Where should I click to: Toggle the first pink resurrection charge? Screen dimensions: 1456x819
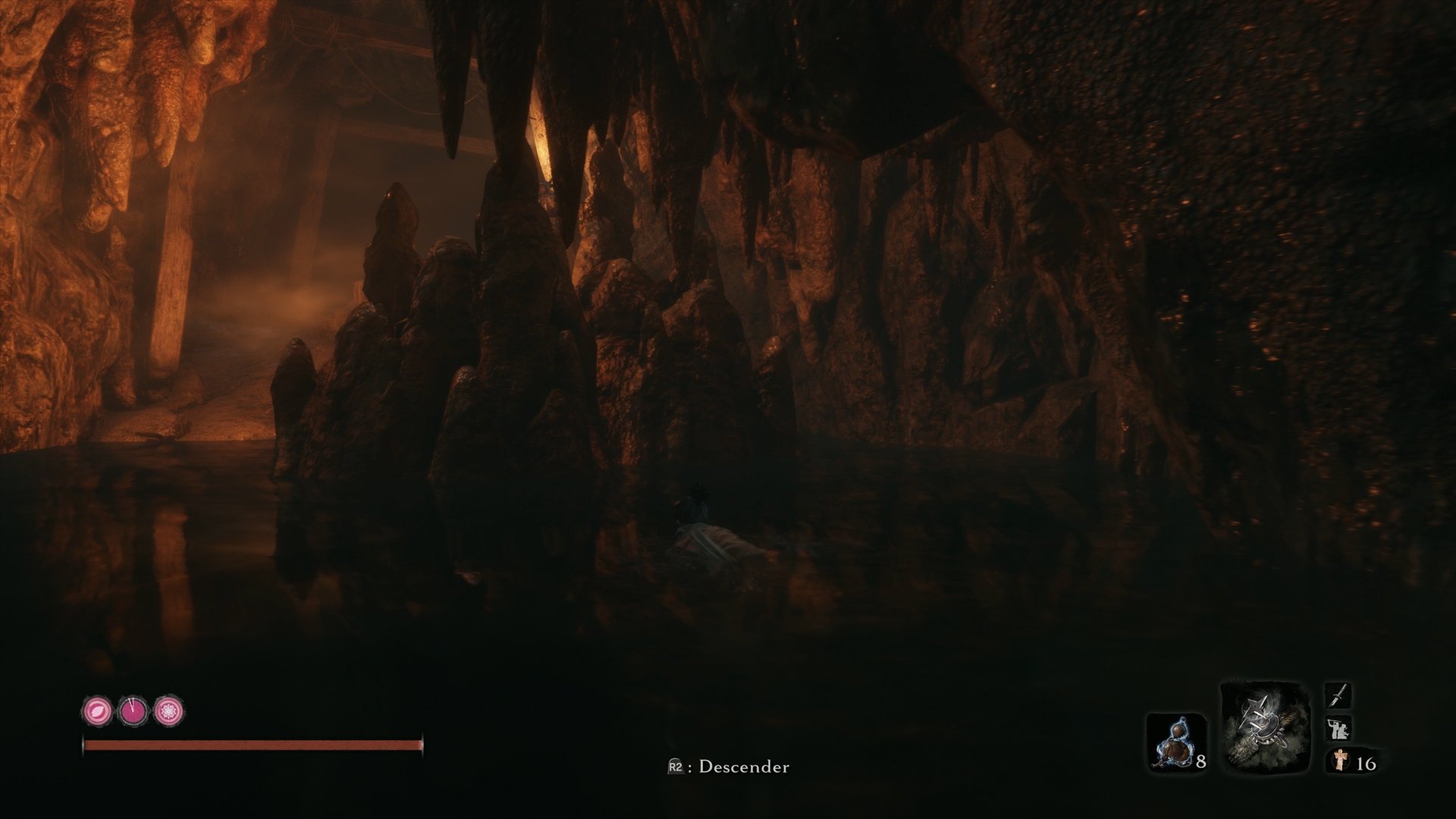tap(99, 710)
